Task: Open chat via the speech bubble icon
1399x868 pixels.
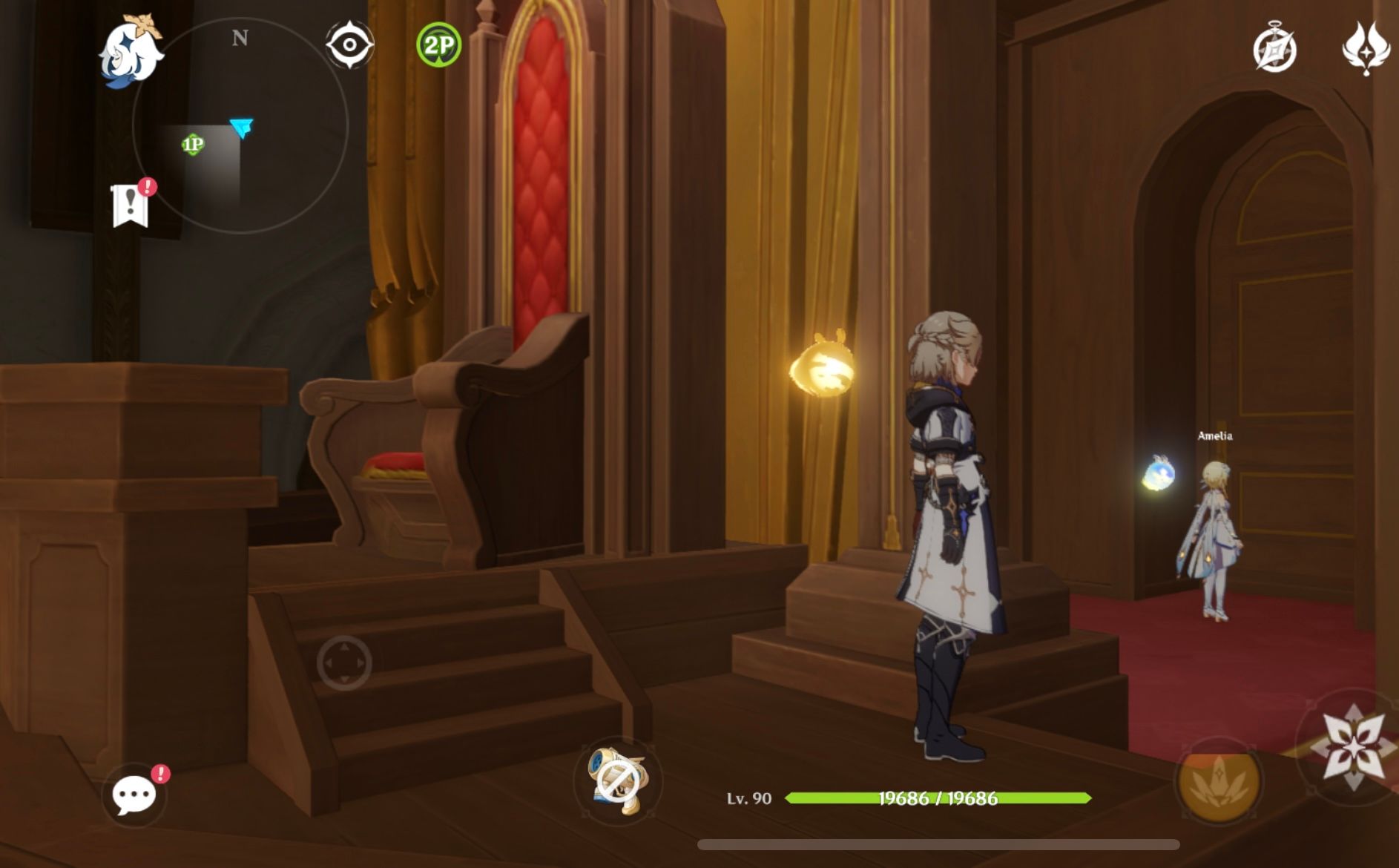Action: [135, 795]
